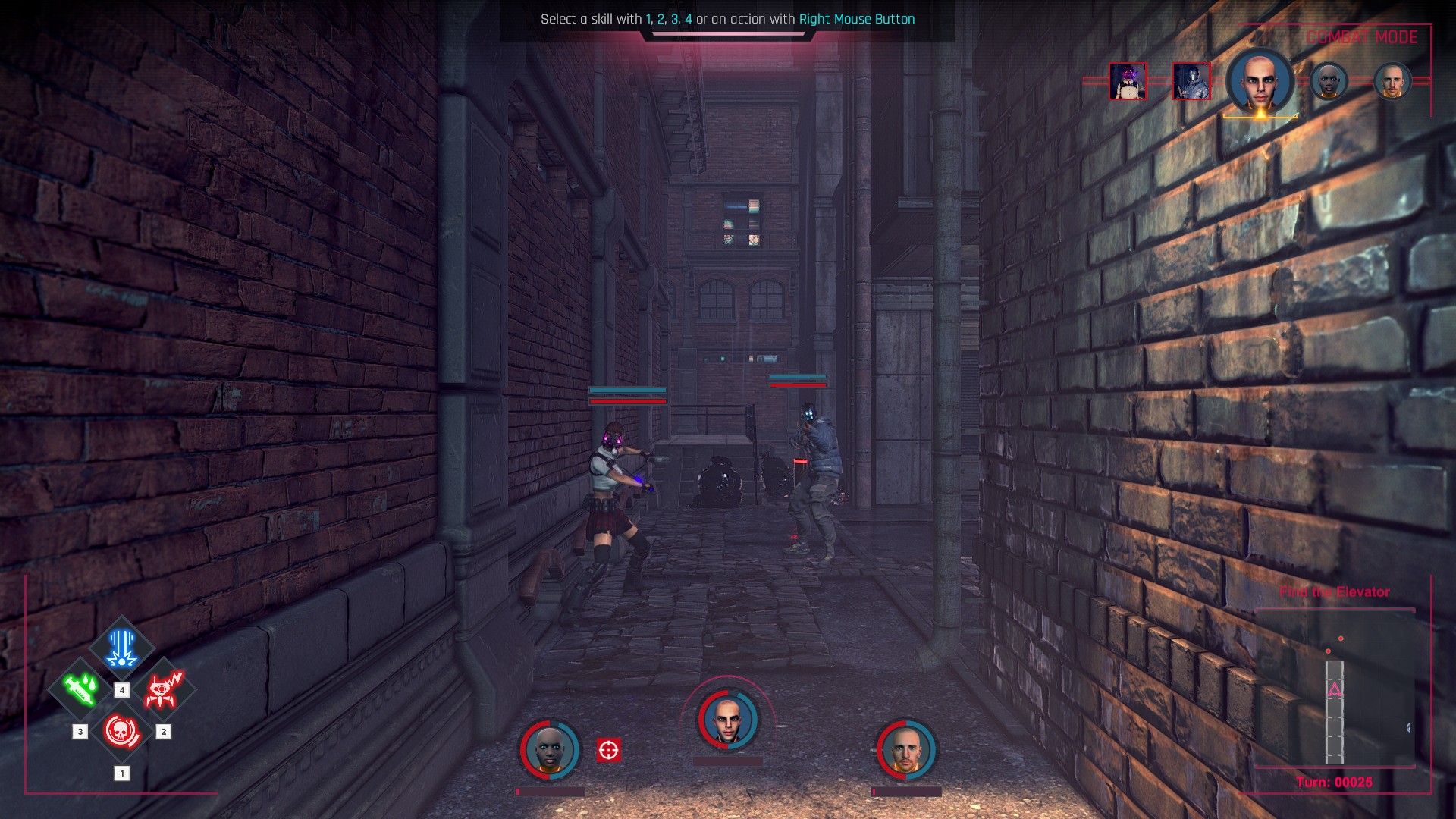This screenshot has height=819, width=1456.
Task: Click the Find the Elevator objective
Action: tap(1335, 592)
